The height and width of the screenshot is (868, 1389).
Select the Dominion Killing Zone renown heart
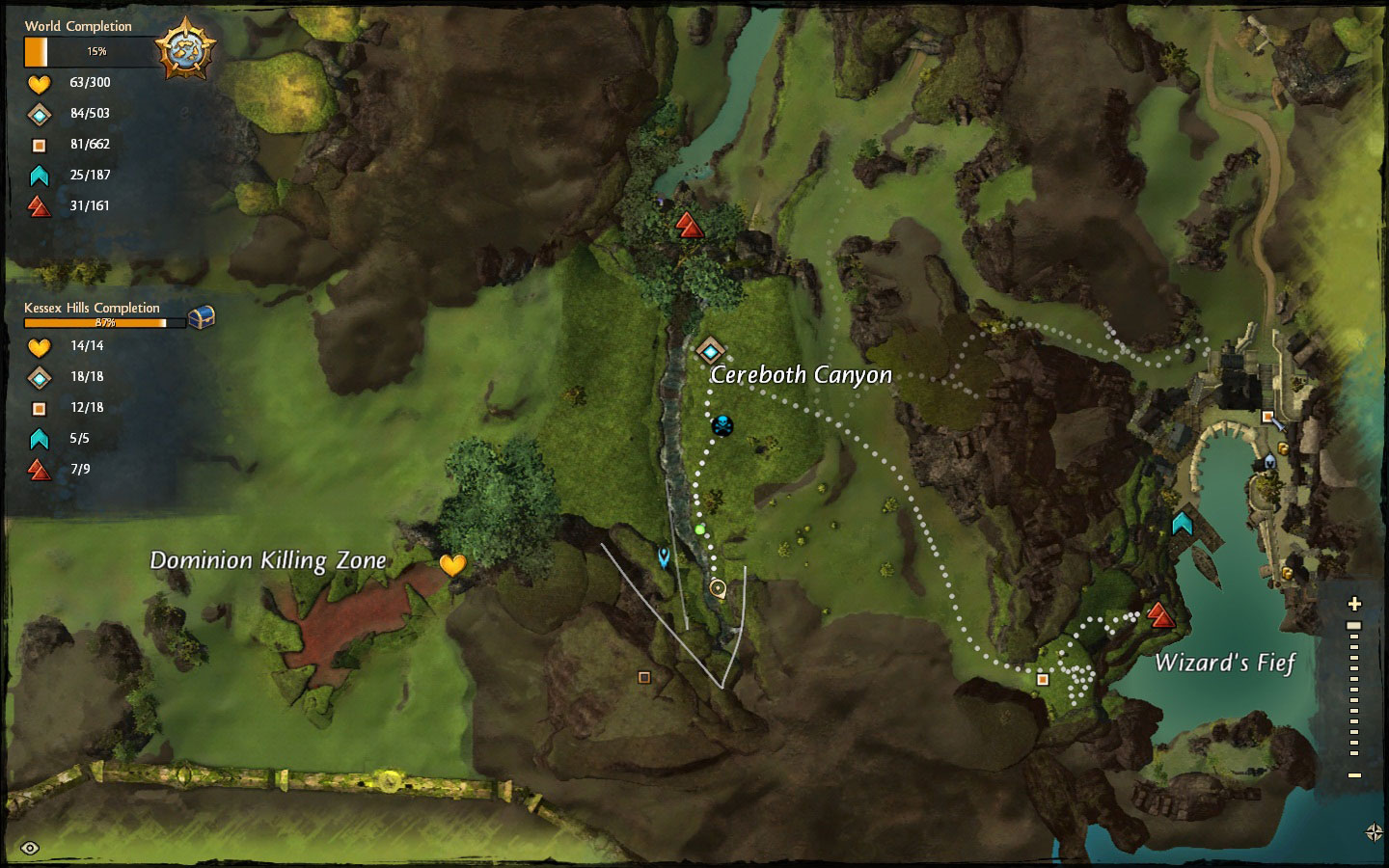point(452,565)
